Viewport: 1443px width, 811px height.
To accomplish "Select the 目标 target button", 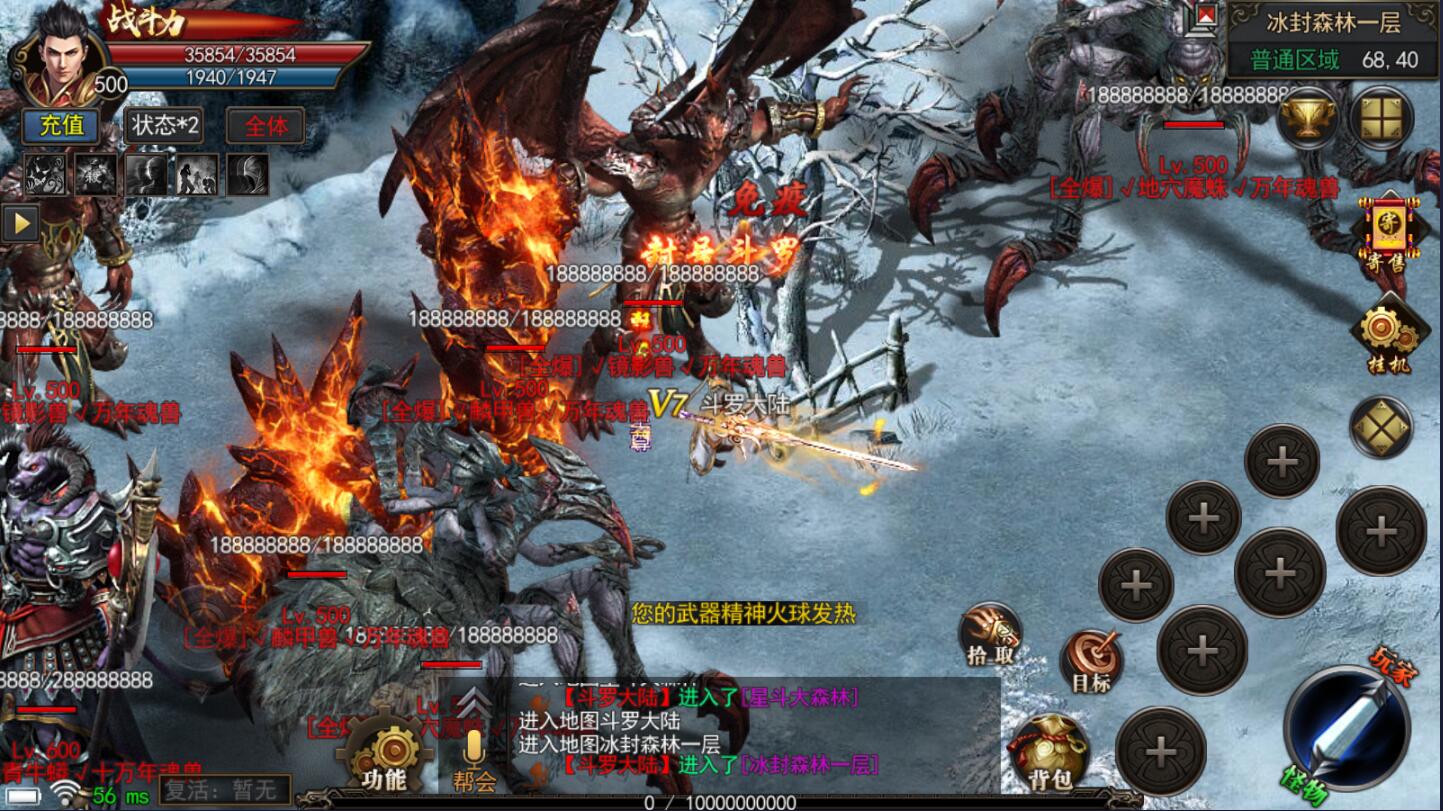I will coord(1091,662).
